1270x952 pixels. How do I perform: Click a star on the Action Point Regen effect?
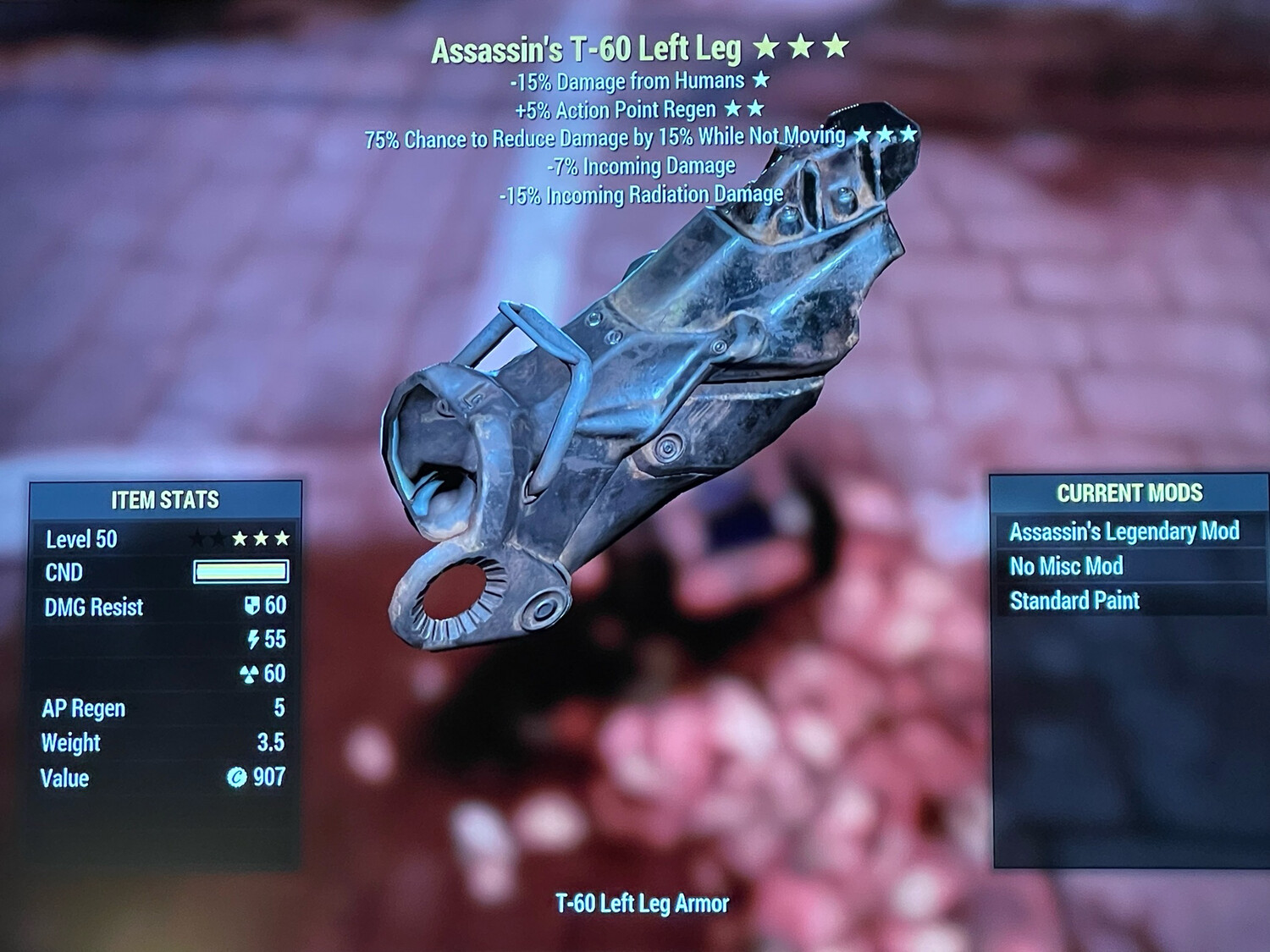pyautogui.click(x=732, y=108)
